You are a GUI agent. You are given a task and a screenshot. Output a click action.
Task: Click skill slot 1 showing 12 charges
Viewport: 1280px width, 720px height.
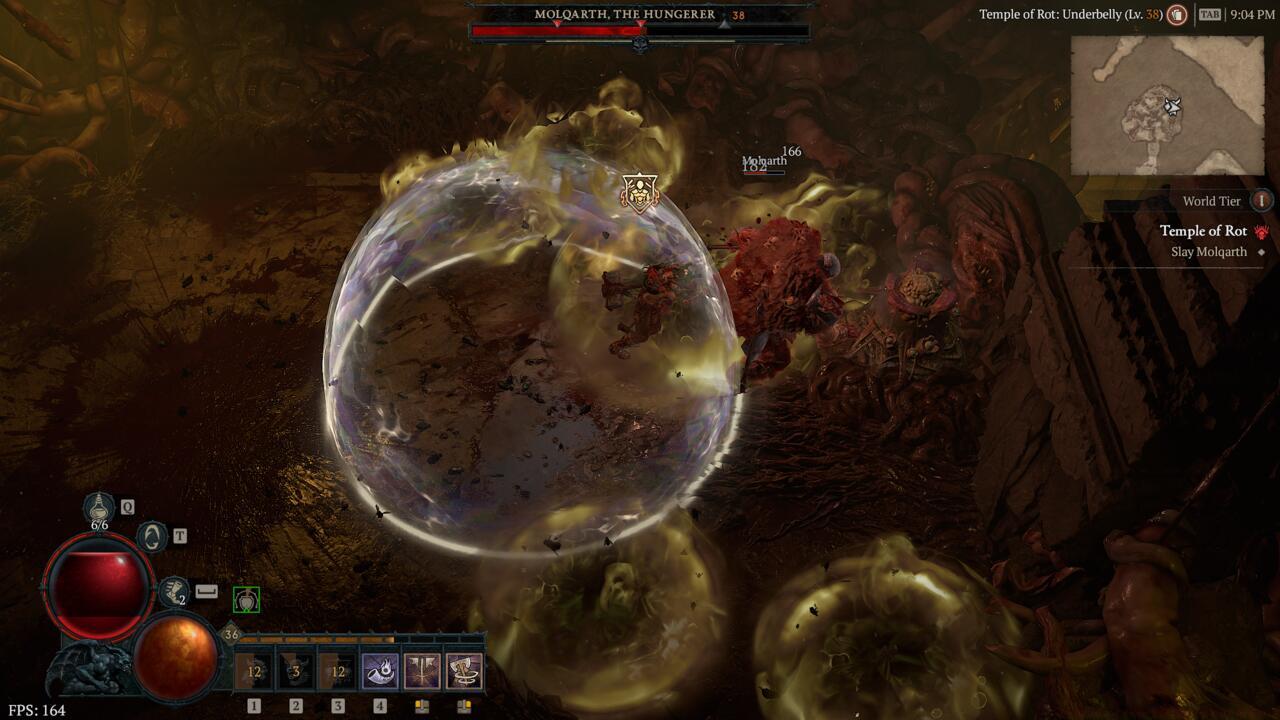[x=254, y=670]
